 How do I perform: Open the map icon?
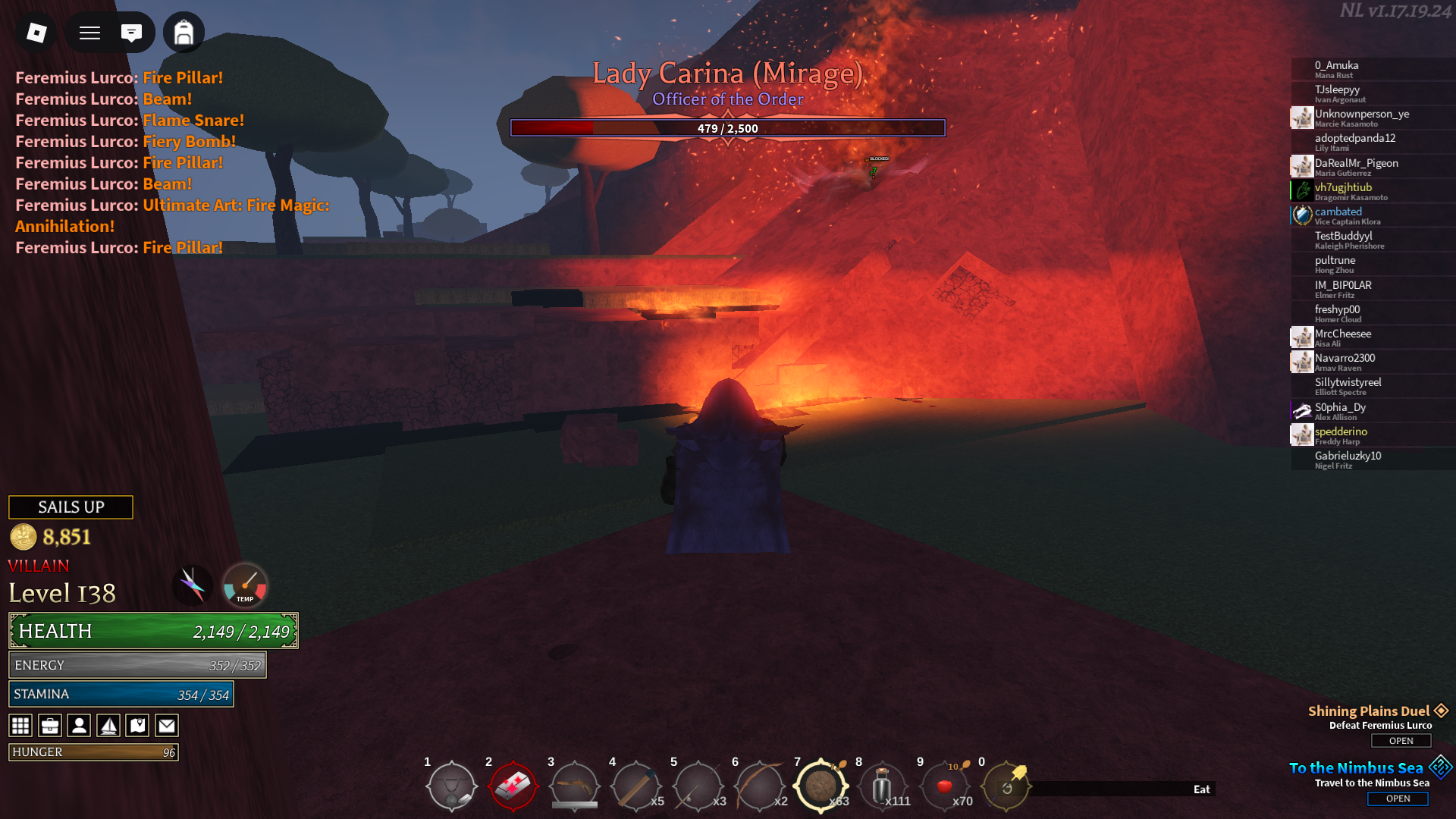137,726
